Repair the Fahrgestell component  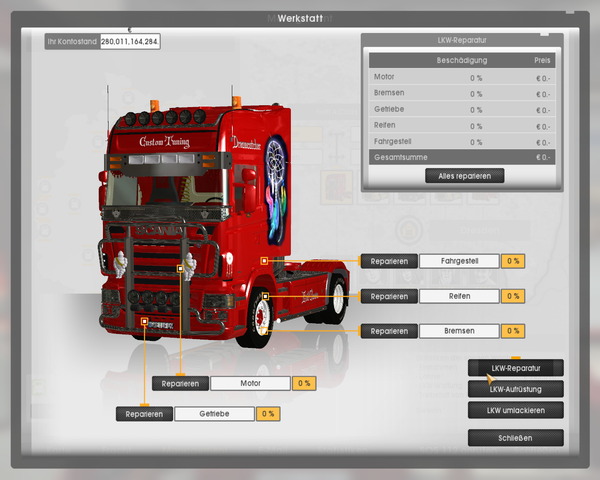click(388, 261)
